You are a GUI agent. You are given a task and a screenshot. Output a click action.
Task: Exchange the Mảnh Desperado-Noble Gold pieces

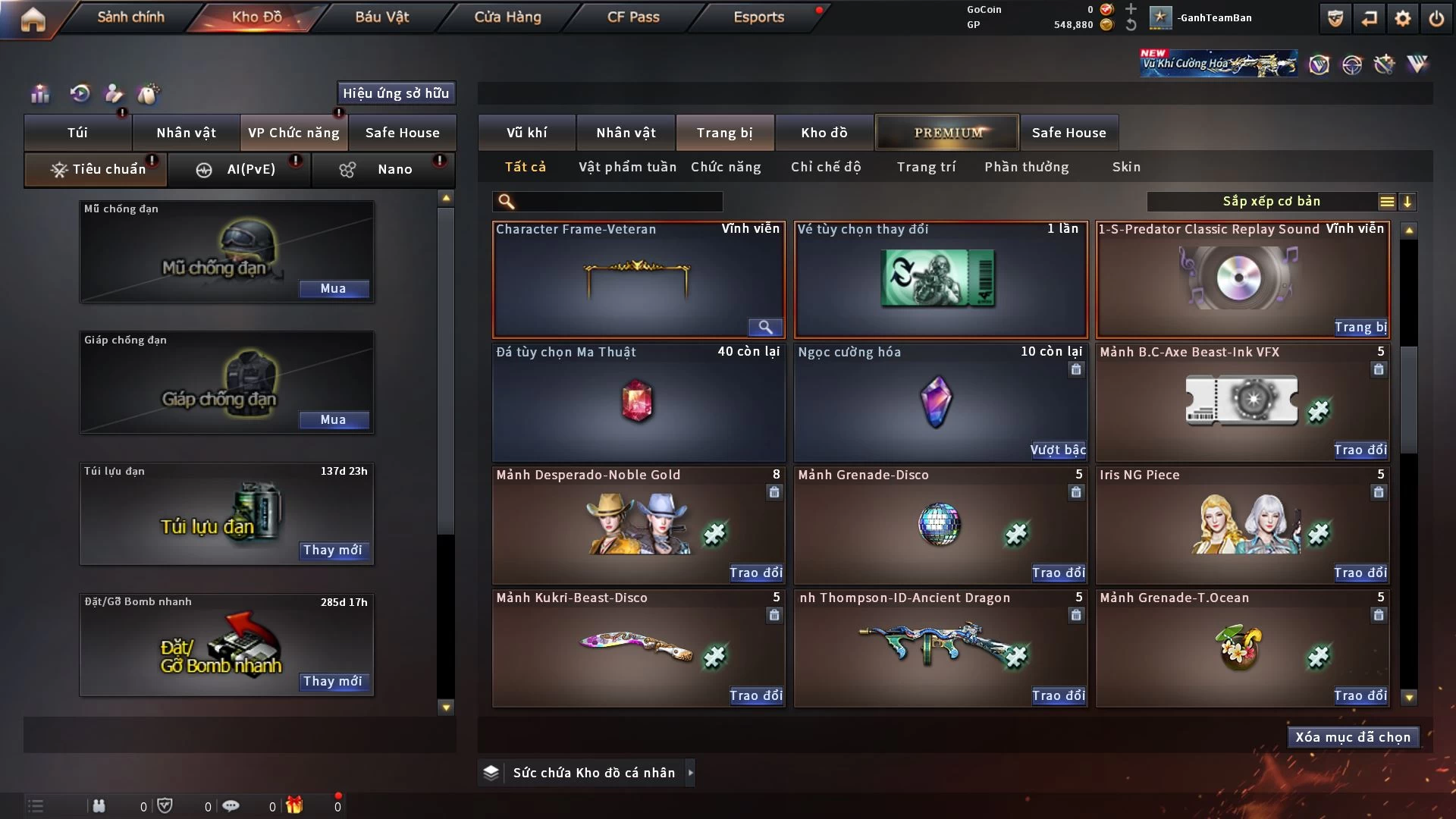(755, 573)
